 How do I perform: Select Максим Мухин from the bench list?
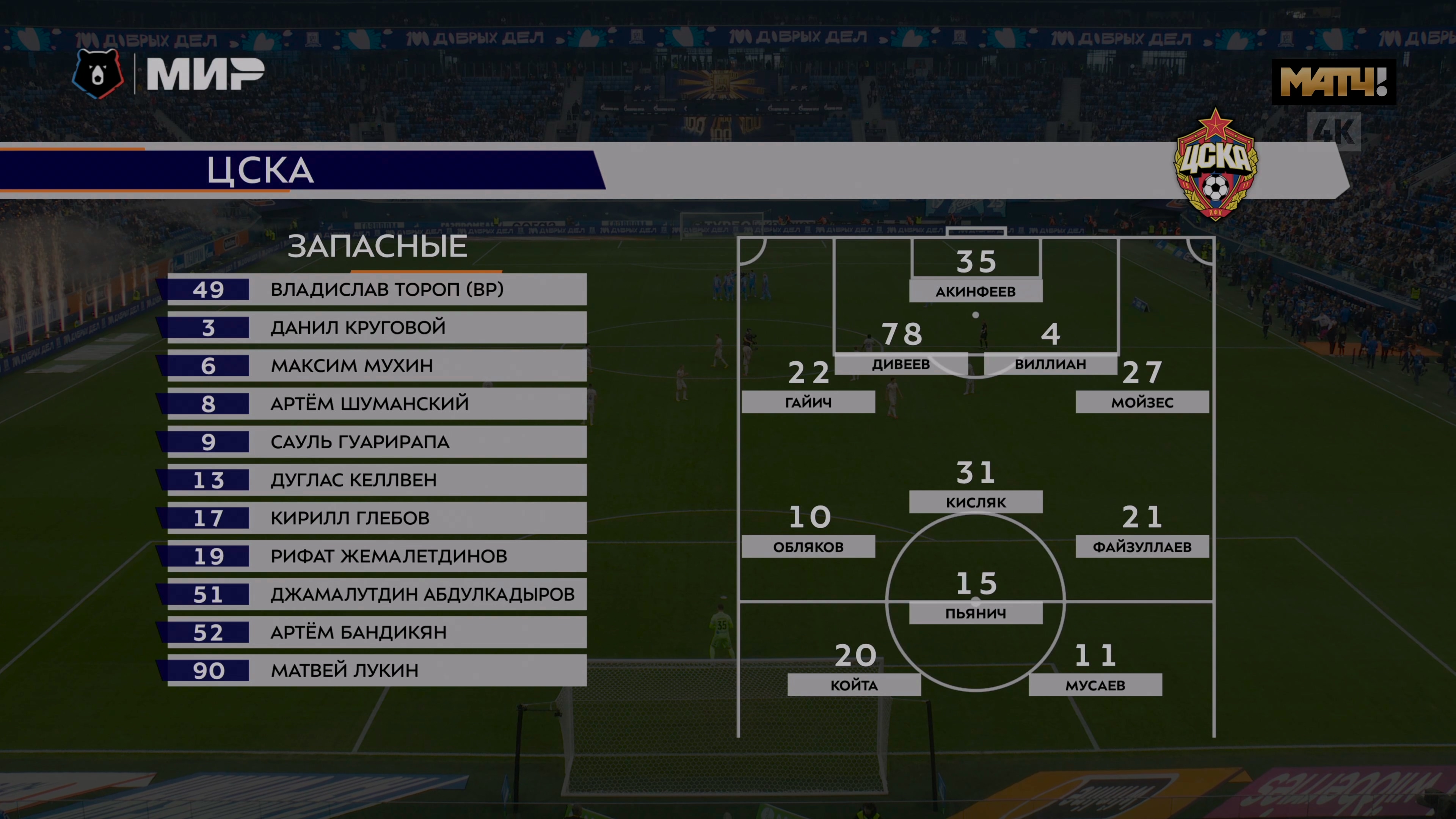377,366
